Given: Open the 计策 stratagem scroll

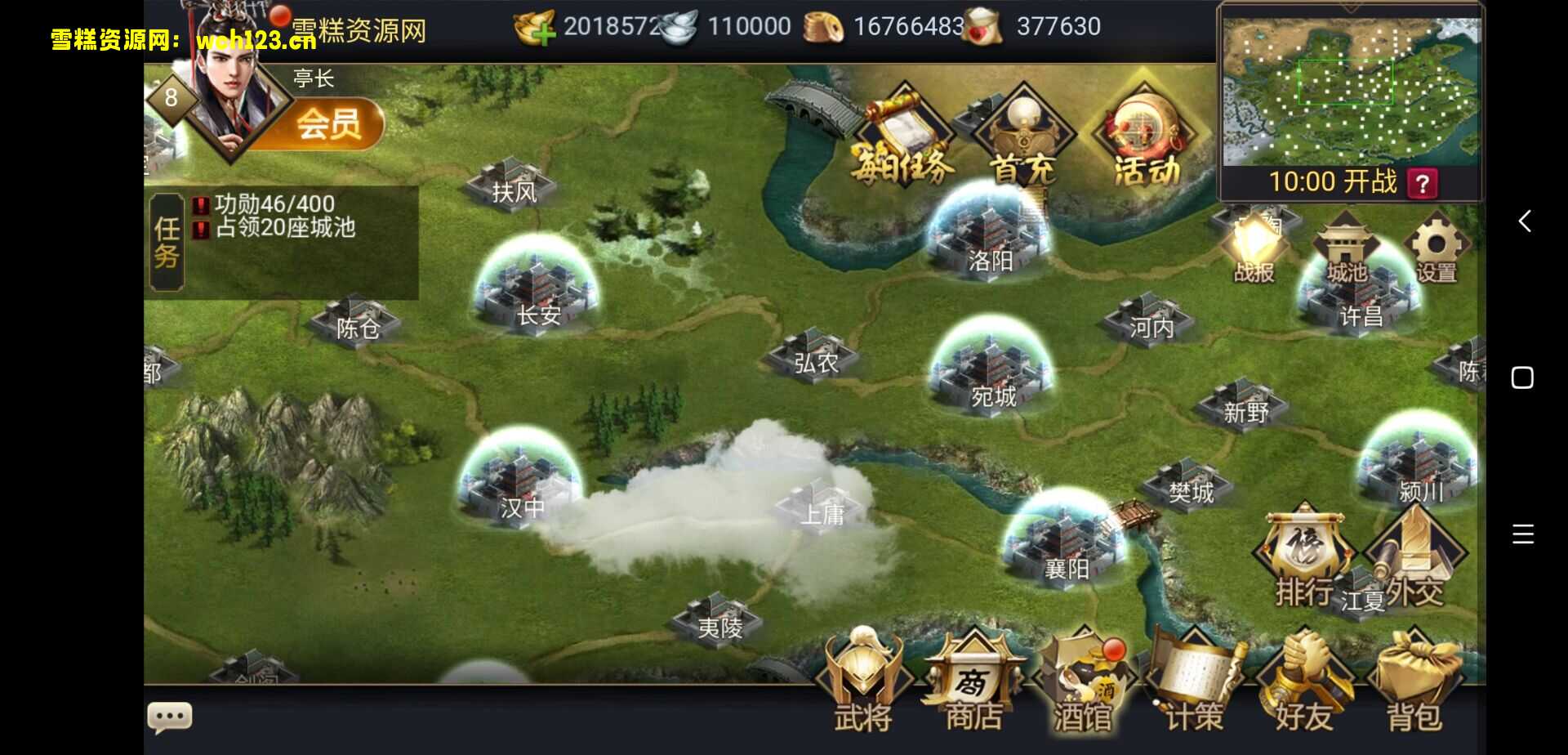Looking at the screenshot, I should (1193, 683).
